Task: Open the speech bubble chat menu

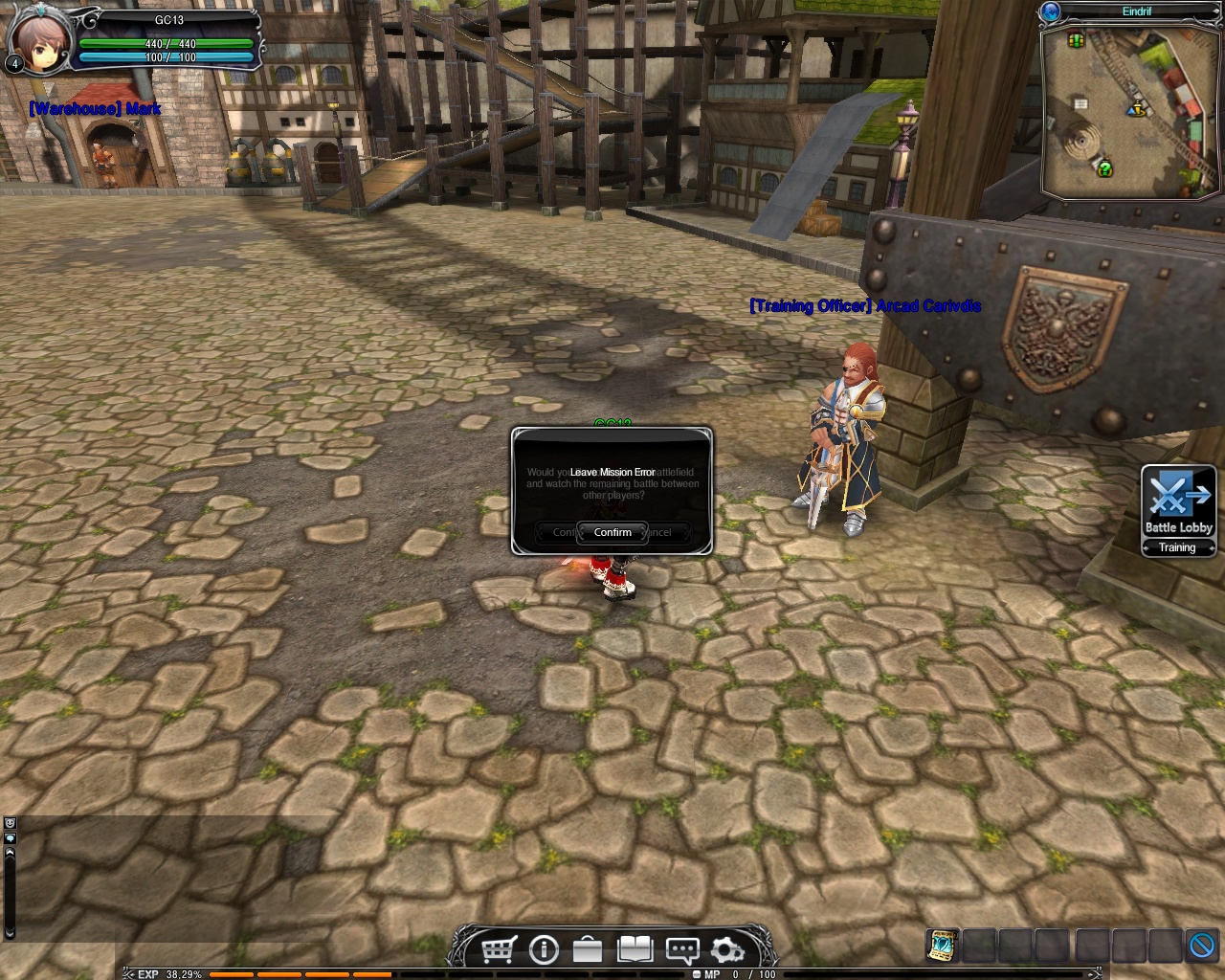Action: [681, 949]
